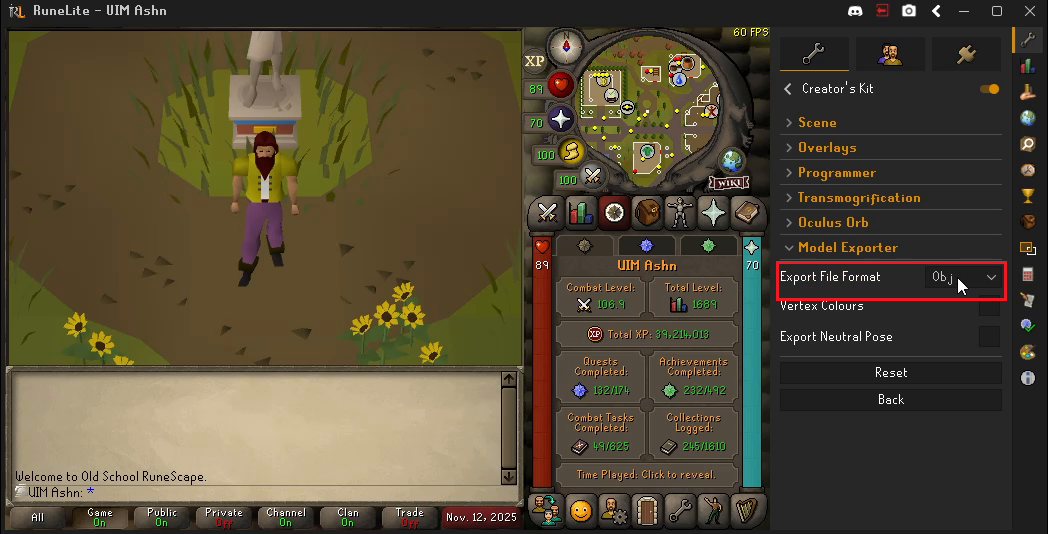1048x534 pixels.
Task: Collapse the Model Exporter section
Action: [847, 248]
